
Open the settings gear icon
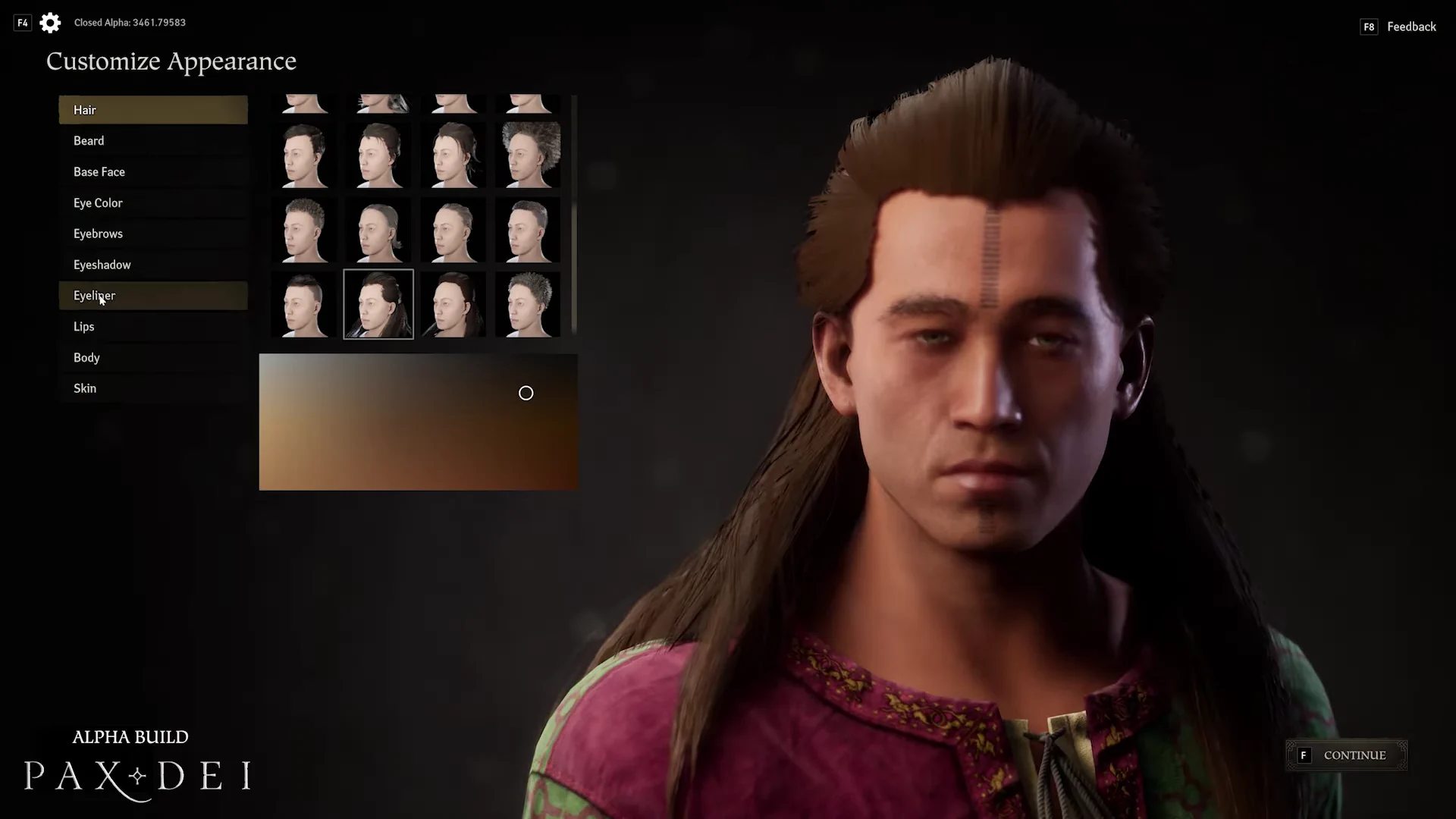(x=50, y=23)
